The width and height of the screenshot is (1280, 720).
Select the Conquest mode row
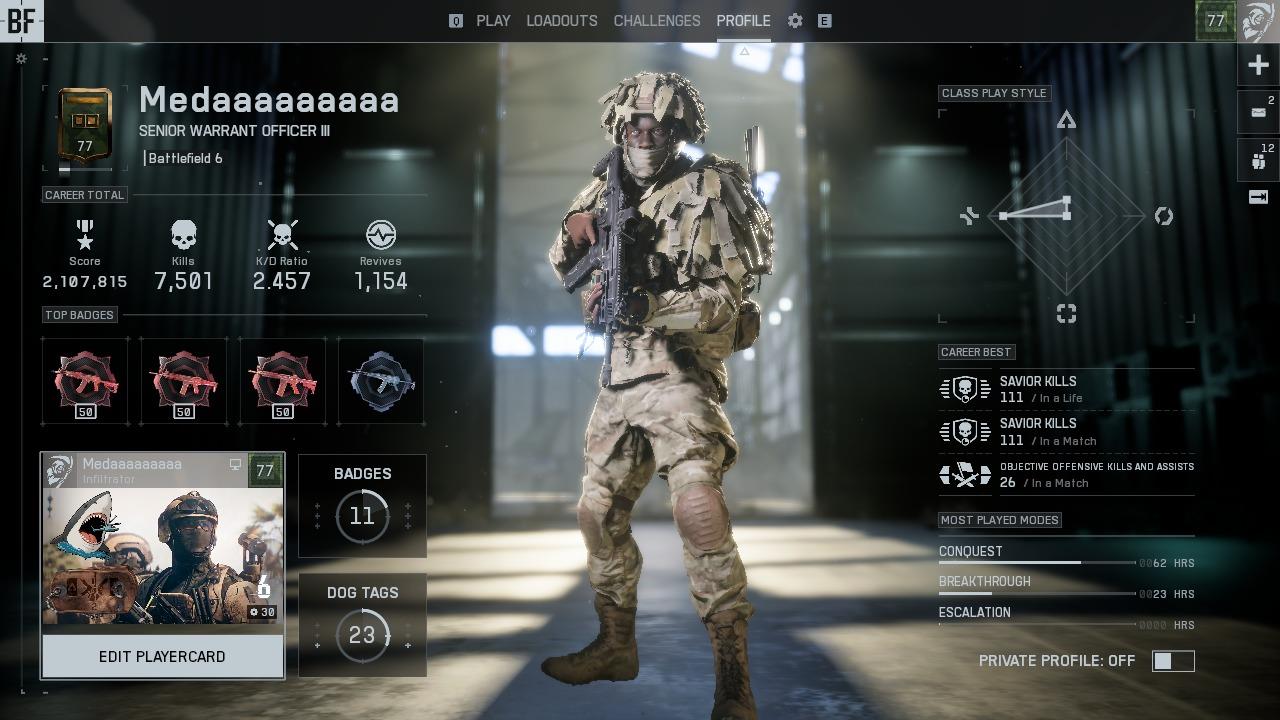pos(1065,555)
